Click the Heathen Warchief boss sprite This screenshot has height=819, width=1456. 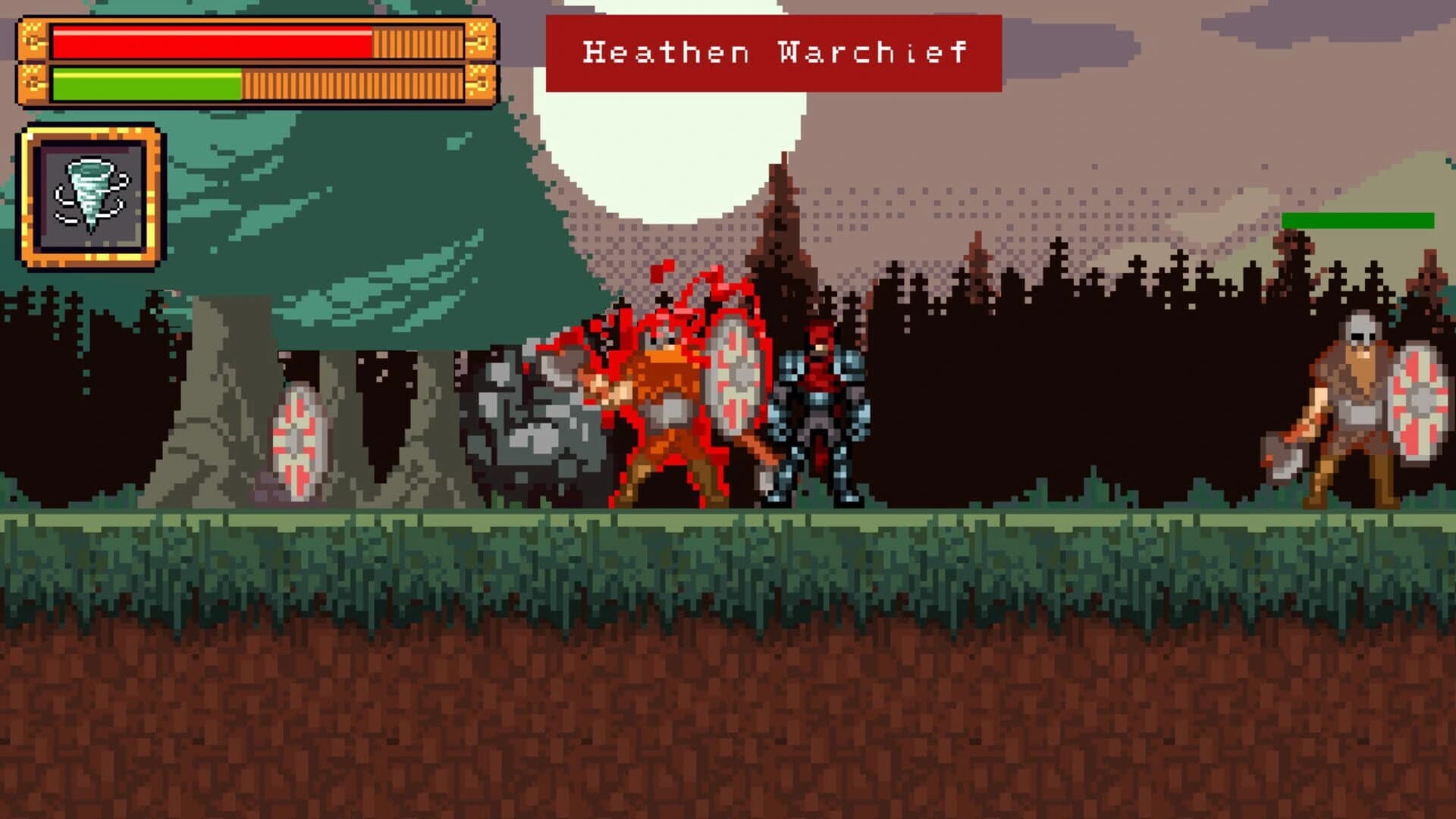[667, 402]
